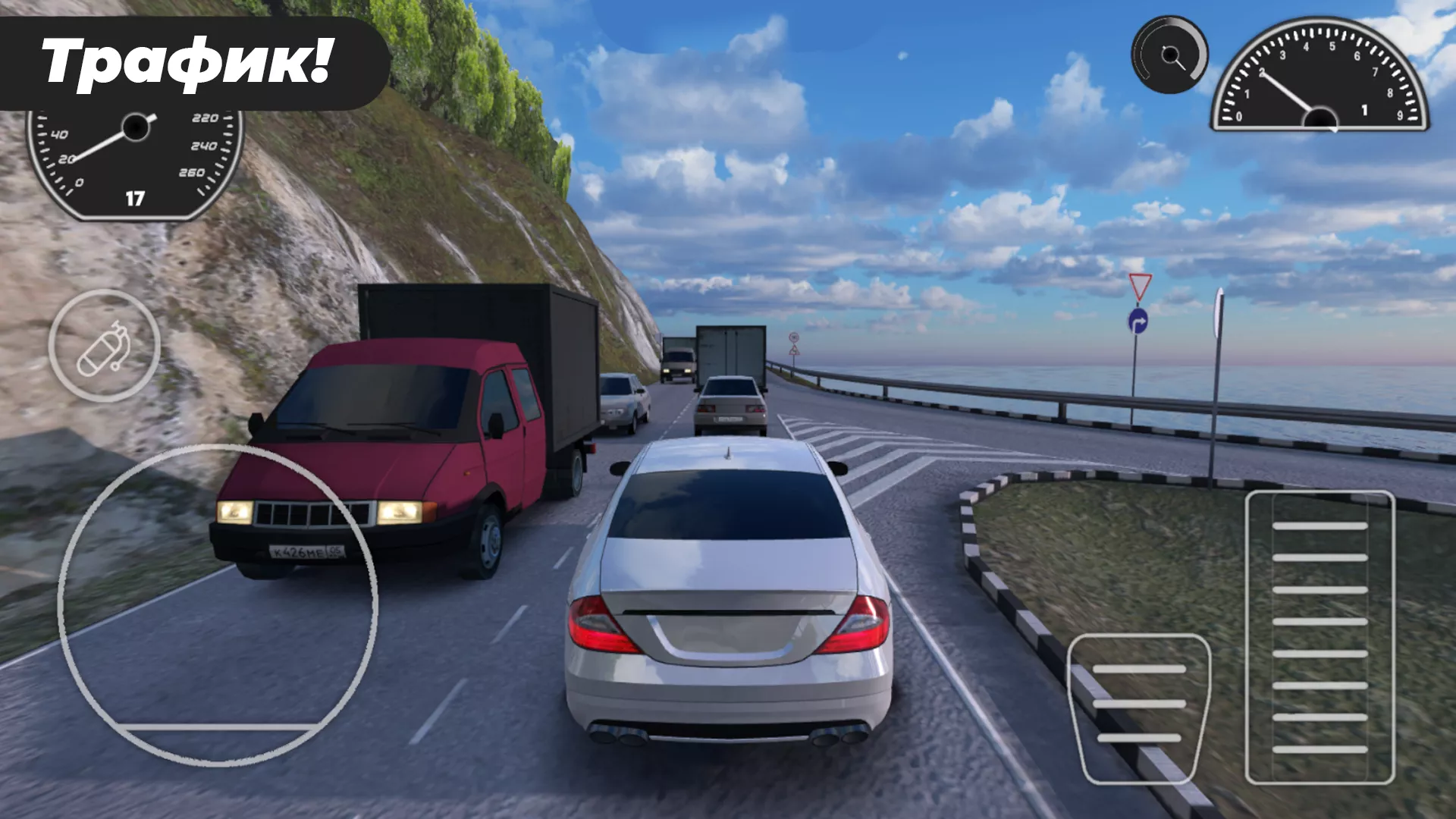Image resolution: width=1456 pixels, height=819 pixels.
Task: Select the white sedan ahead of you
Action: coord(728,599)
